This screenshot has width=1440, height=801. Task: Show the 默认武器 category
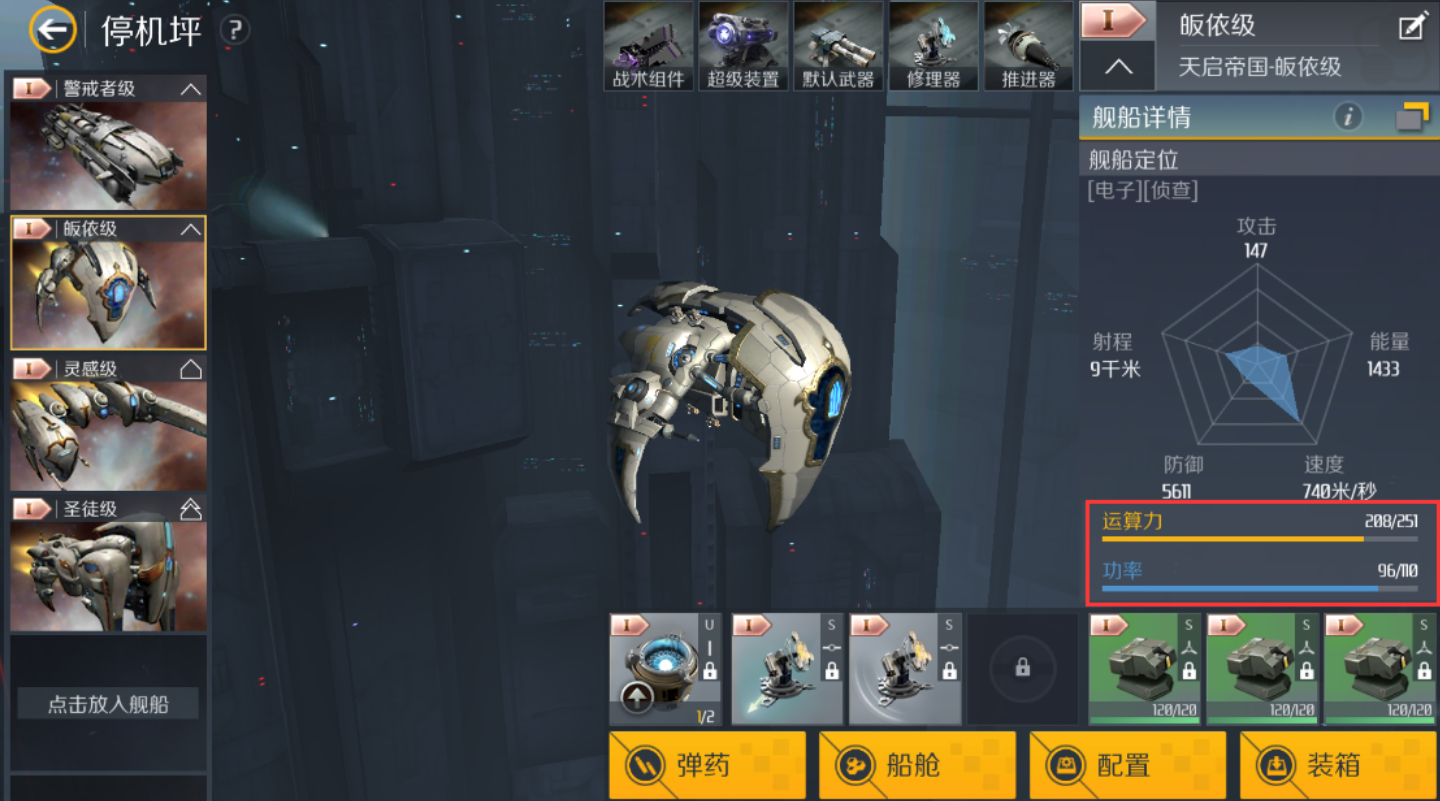click(x=838, y=46)
